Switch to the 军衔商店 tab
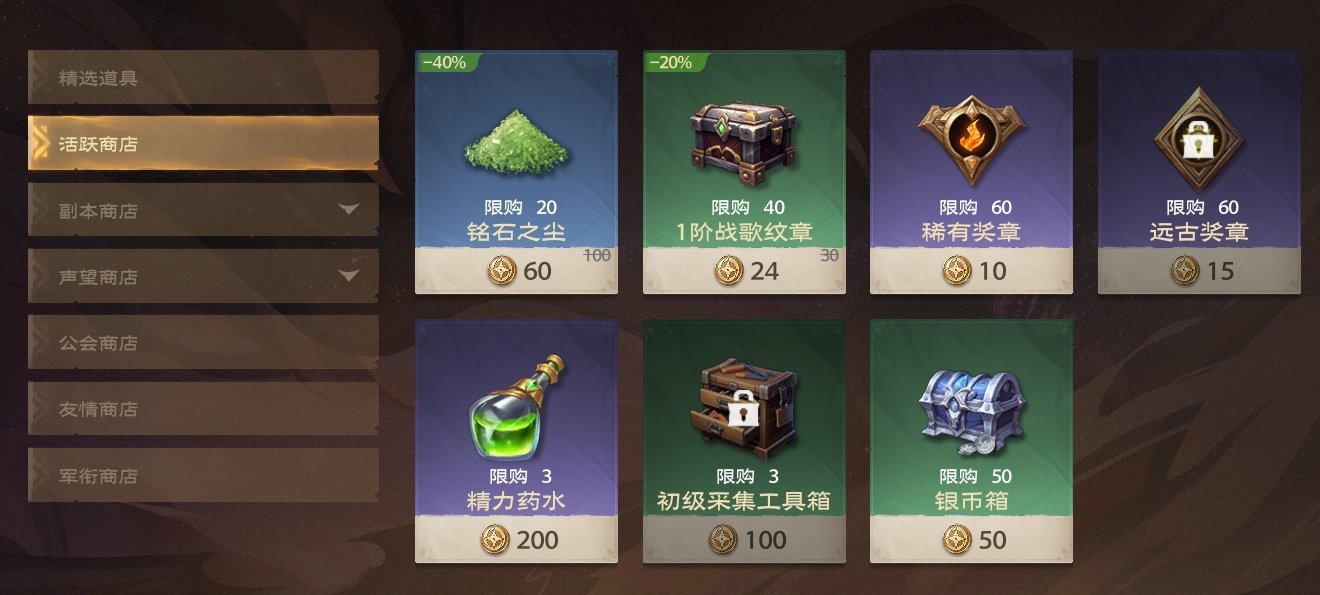The width and height of the screenshot is (1320, 595). pos(203,476)
